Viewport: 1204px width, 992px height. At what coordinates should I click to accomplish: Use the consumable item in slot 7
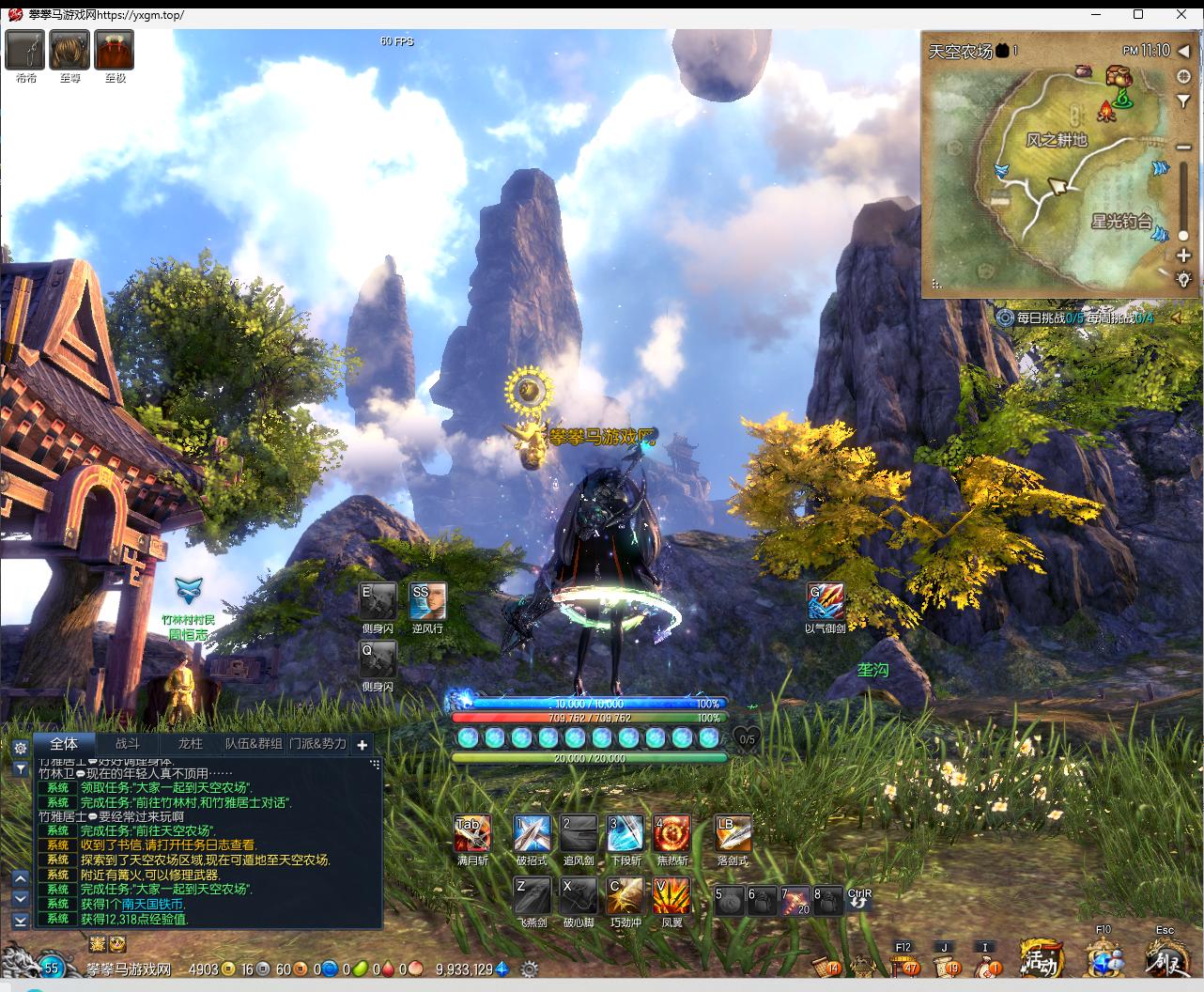(x=795, y=900)
